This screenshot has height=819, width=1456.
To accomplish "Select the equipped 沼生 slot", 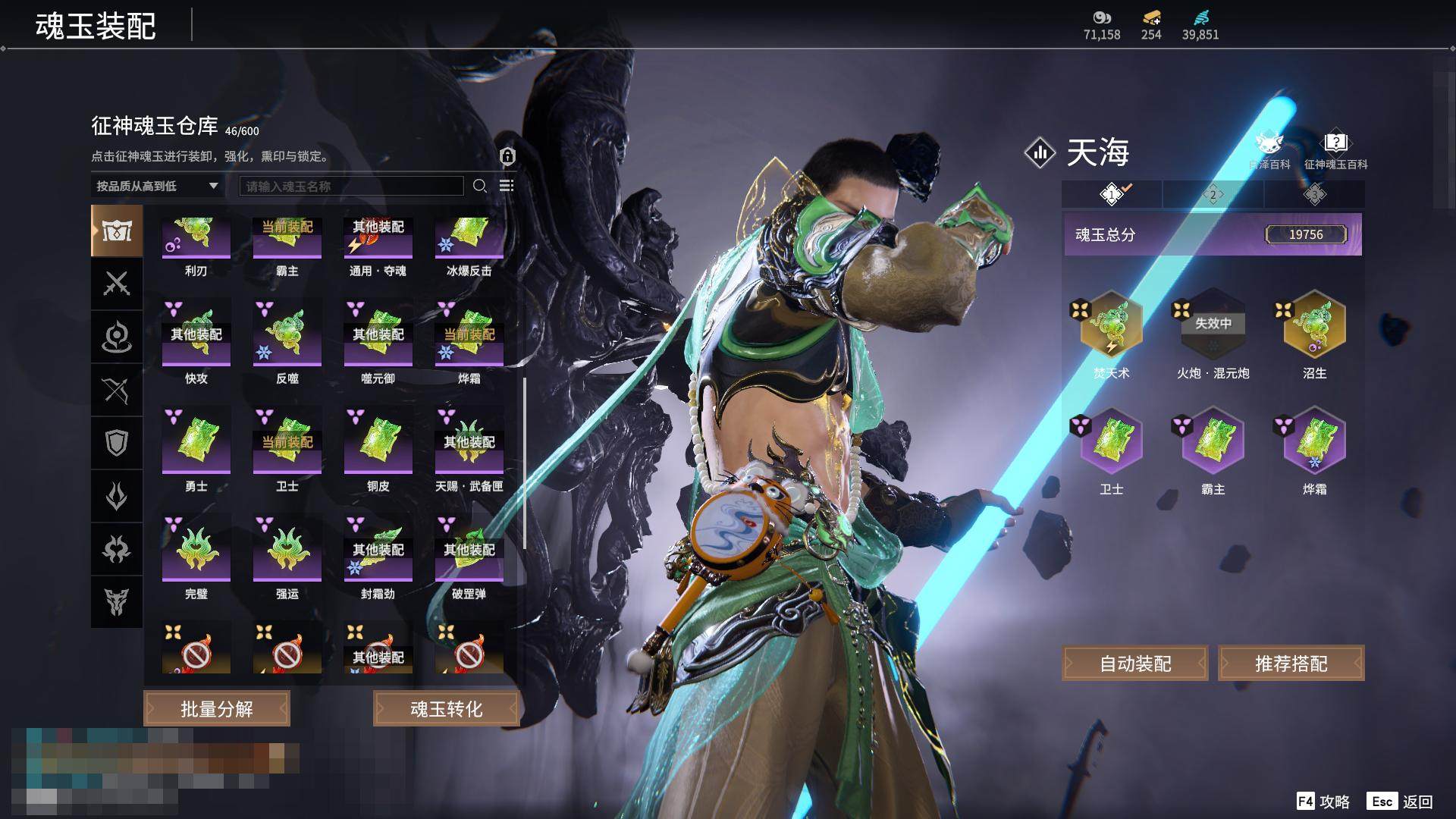I will coord(1314,325).
